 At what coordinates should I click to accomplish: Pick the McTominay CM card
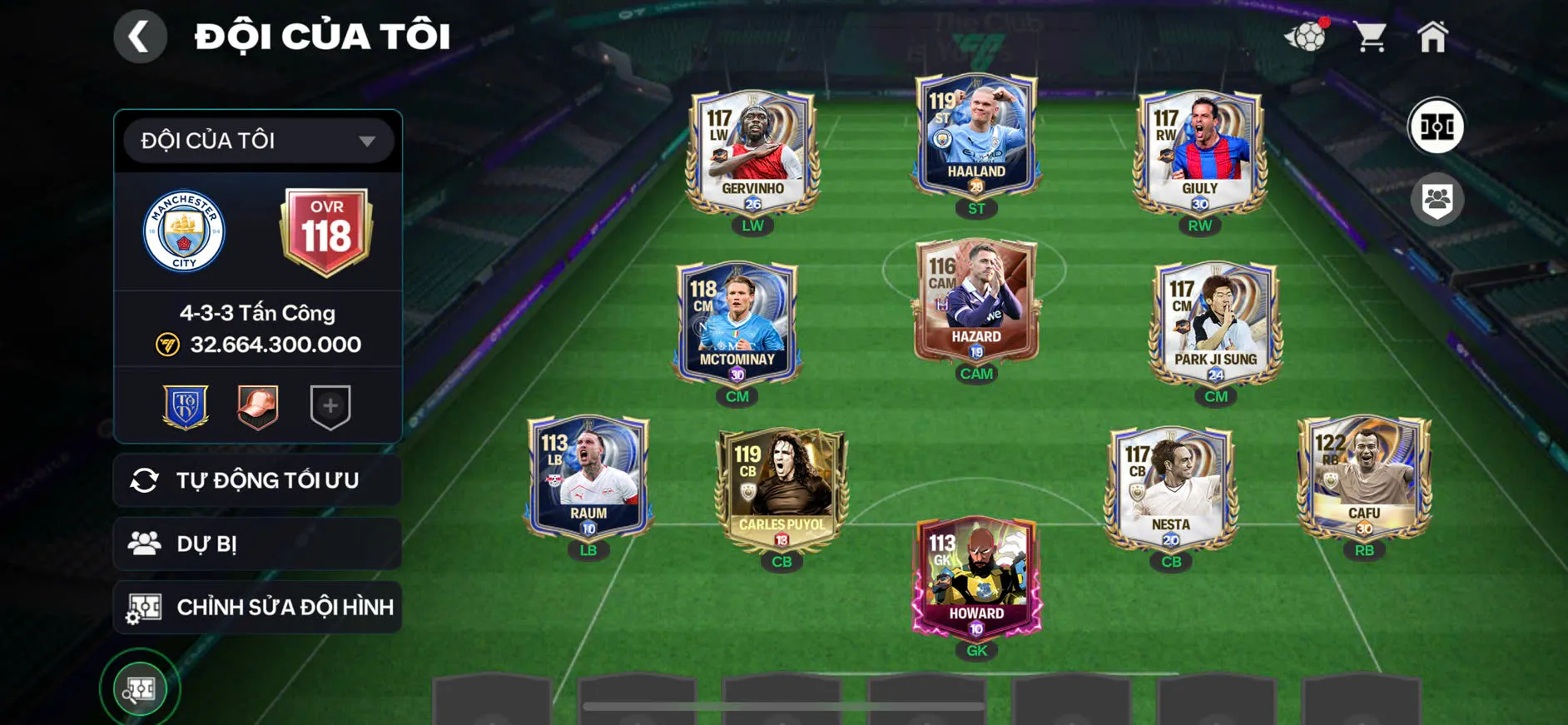click(737, 323)
